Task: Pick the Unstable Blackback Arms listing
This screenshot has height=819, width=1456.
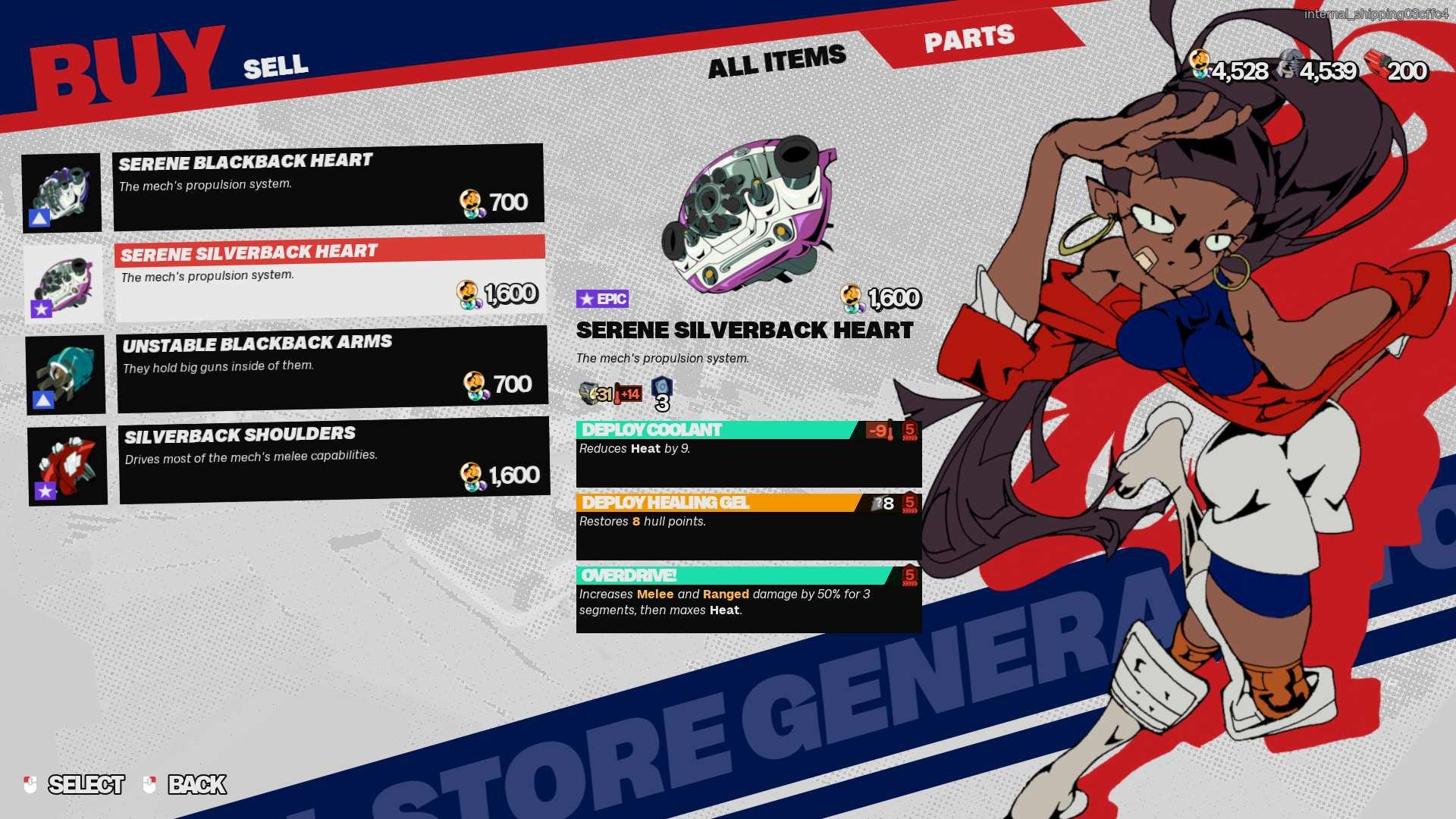Action: pos(332,369)
